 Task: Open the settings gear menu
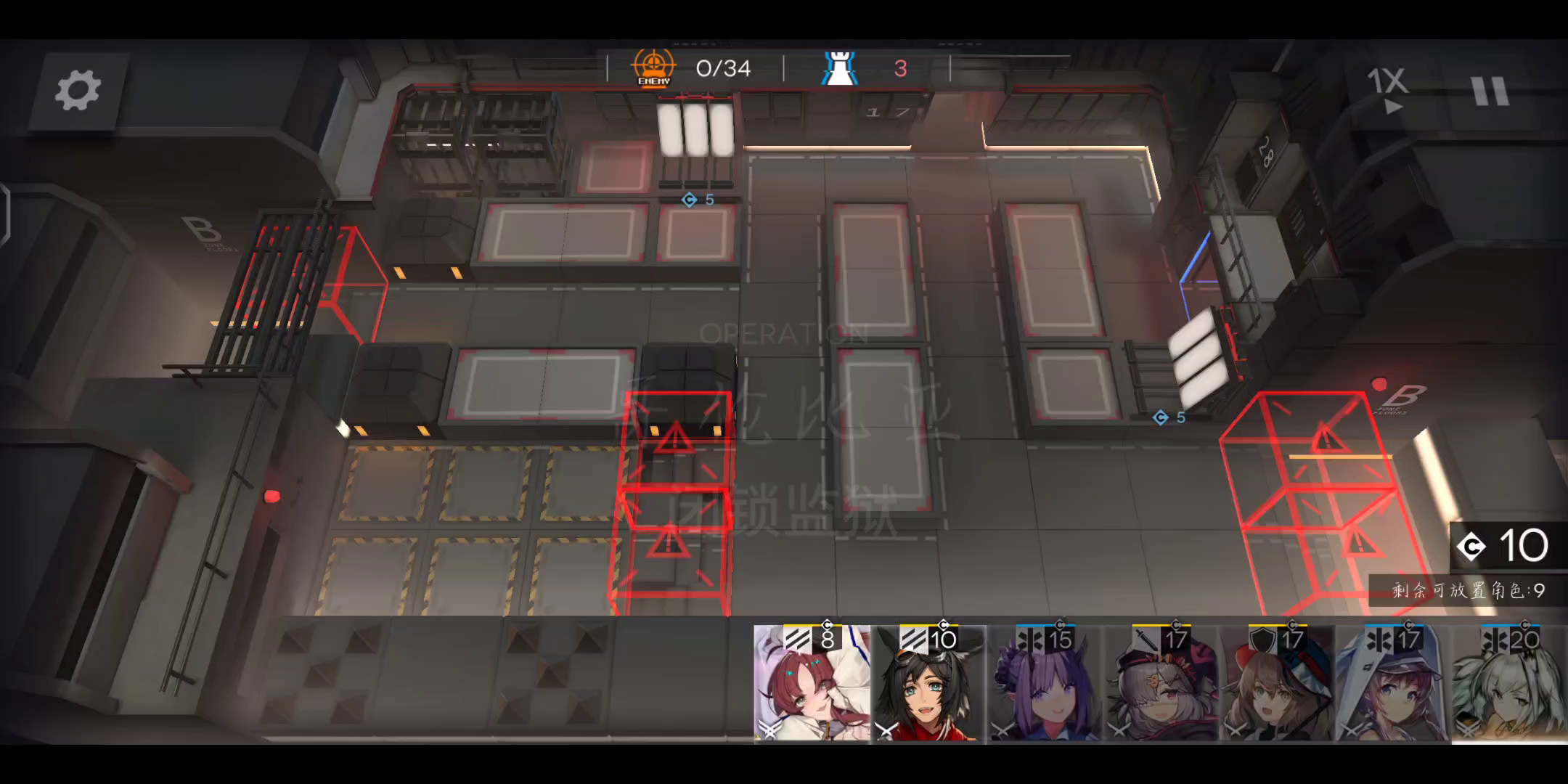(x=80, y=91)
